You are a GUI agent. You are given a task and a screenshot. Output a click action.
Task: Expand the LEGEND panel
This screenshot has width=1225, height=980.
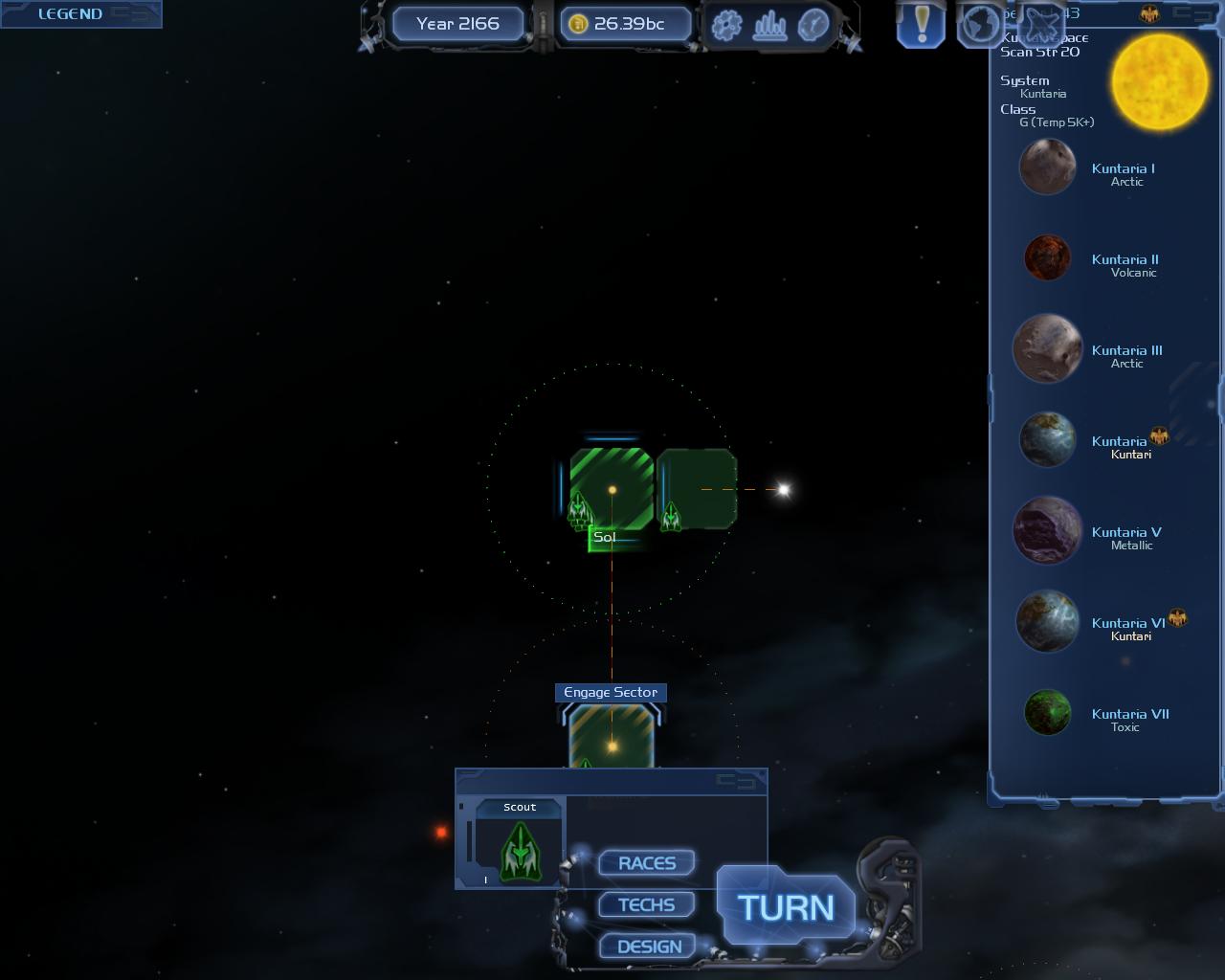point(71,13)
